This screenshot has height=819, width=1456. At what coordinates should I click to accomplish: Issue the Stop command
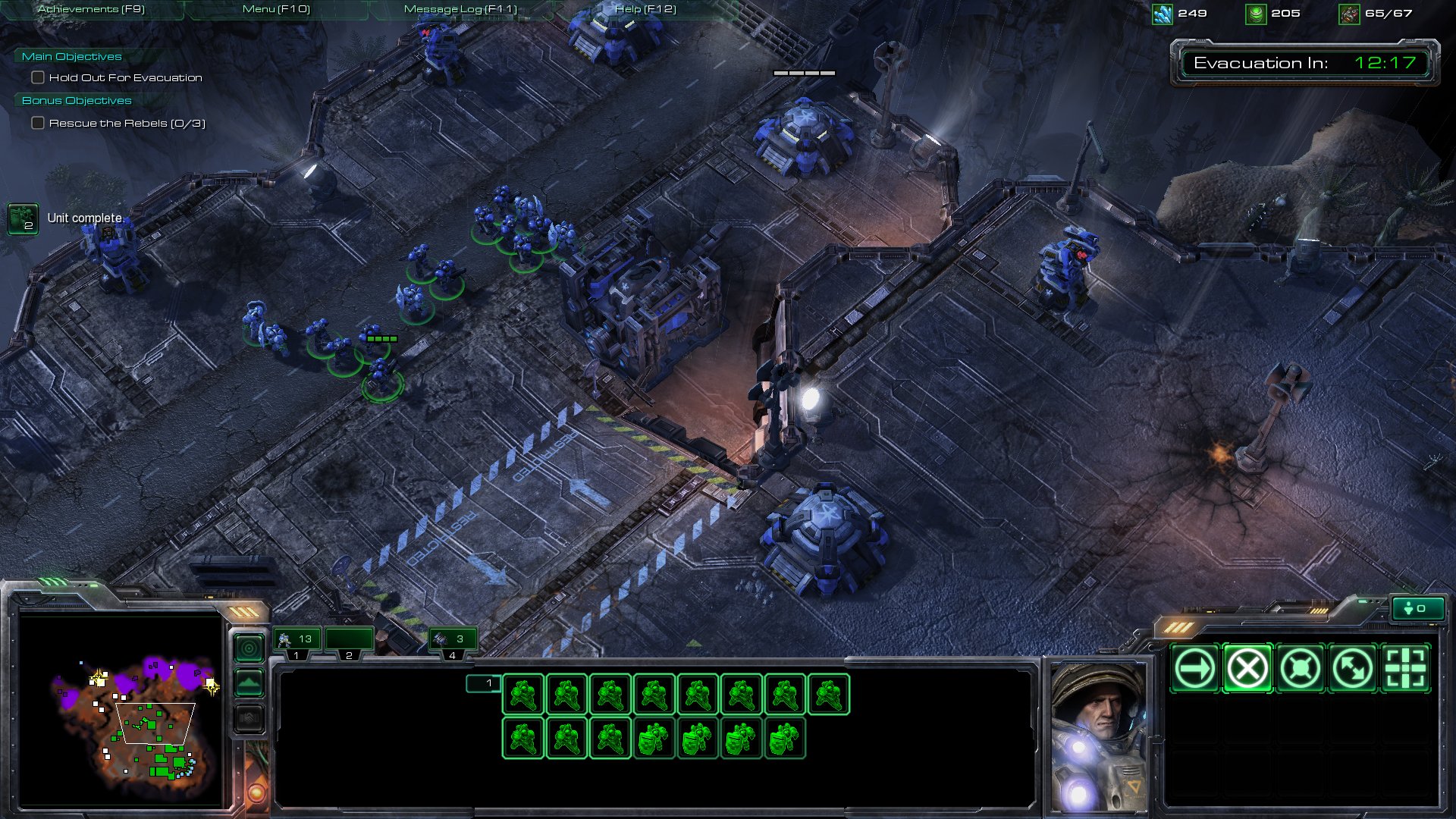pyautogui.click(x=1247, y=669)
